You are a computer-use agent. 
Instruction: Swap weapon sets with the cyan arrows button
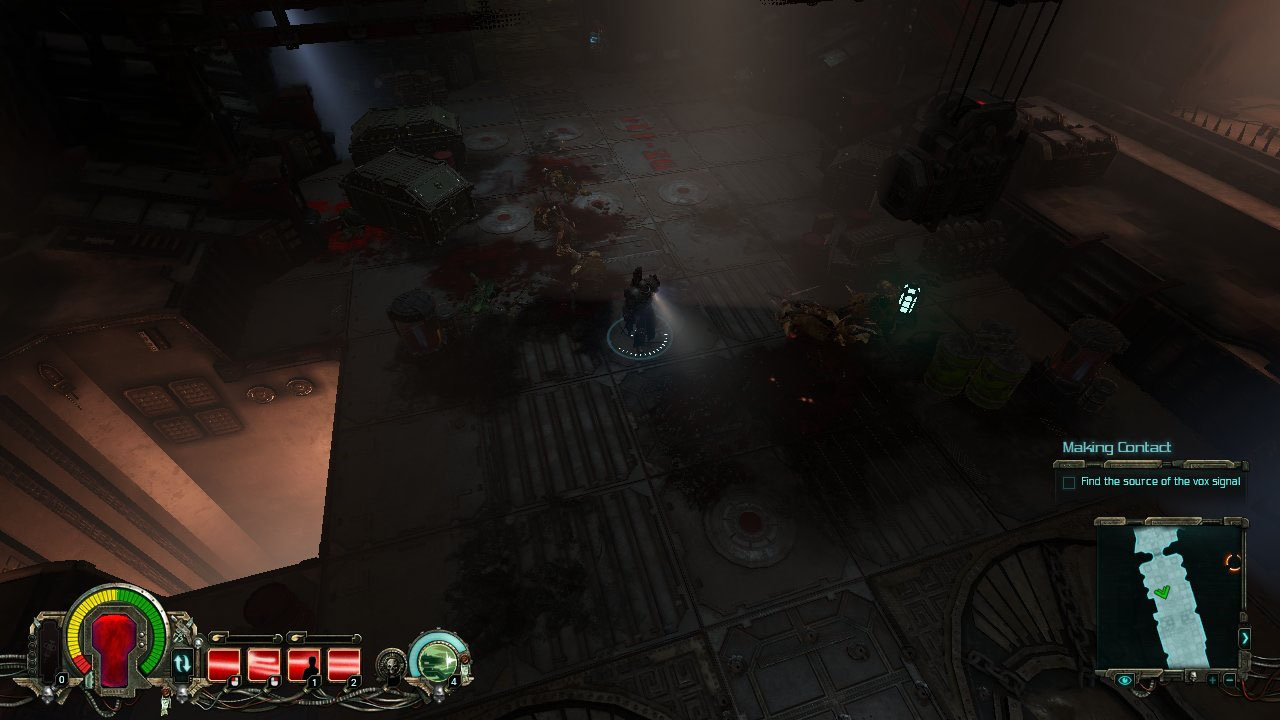[182, 662]
